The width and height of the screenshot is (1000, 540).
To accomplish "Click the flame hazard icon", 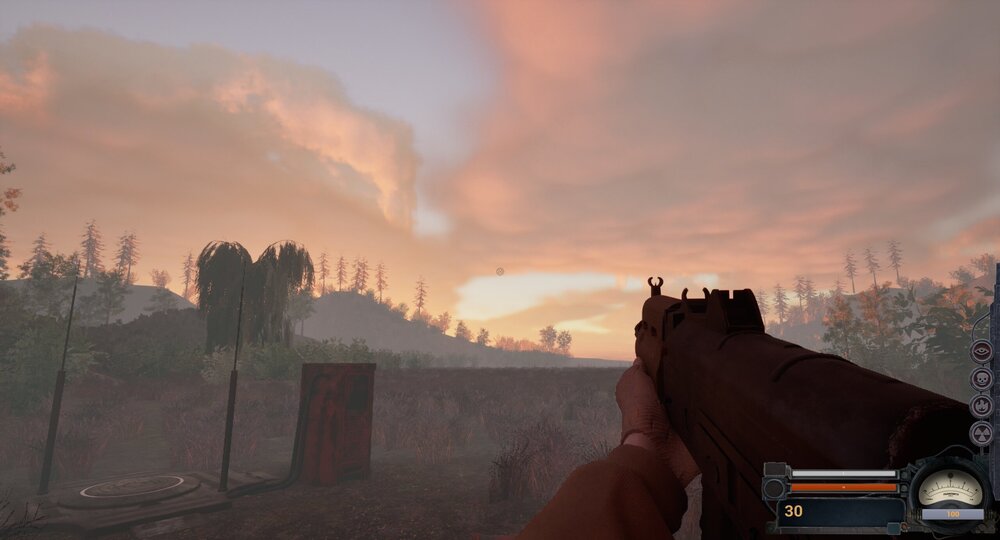I will (981, 406).
